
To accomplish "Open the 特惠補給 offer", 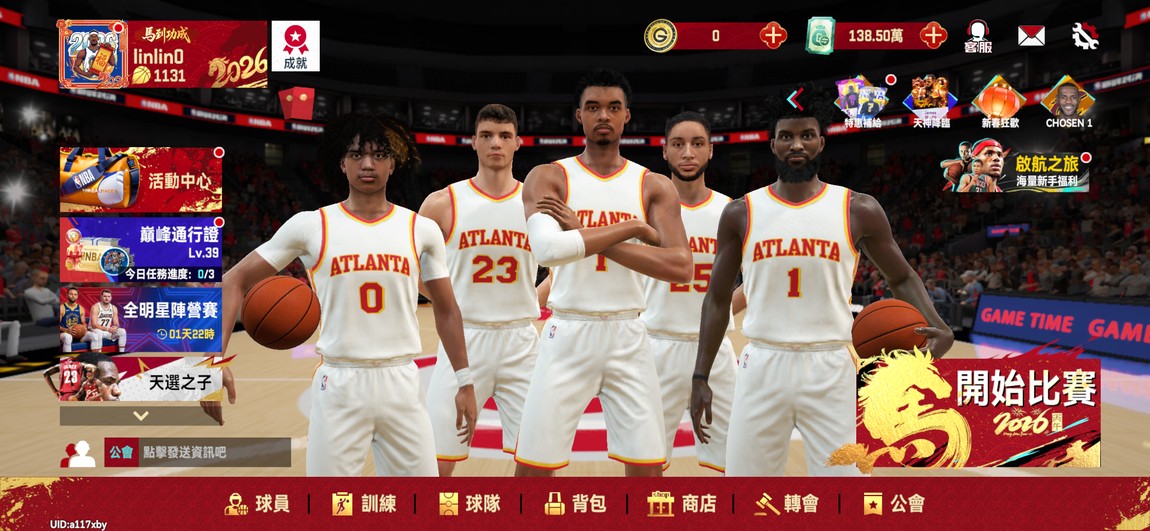I will [x=861, y=101].
